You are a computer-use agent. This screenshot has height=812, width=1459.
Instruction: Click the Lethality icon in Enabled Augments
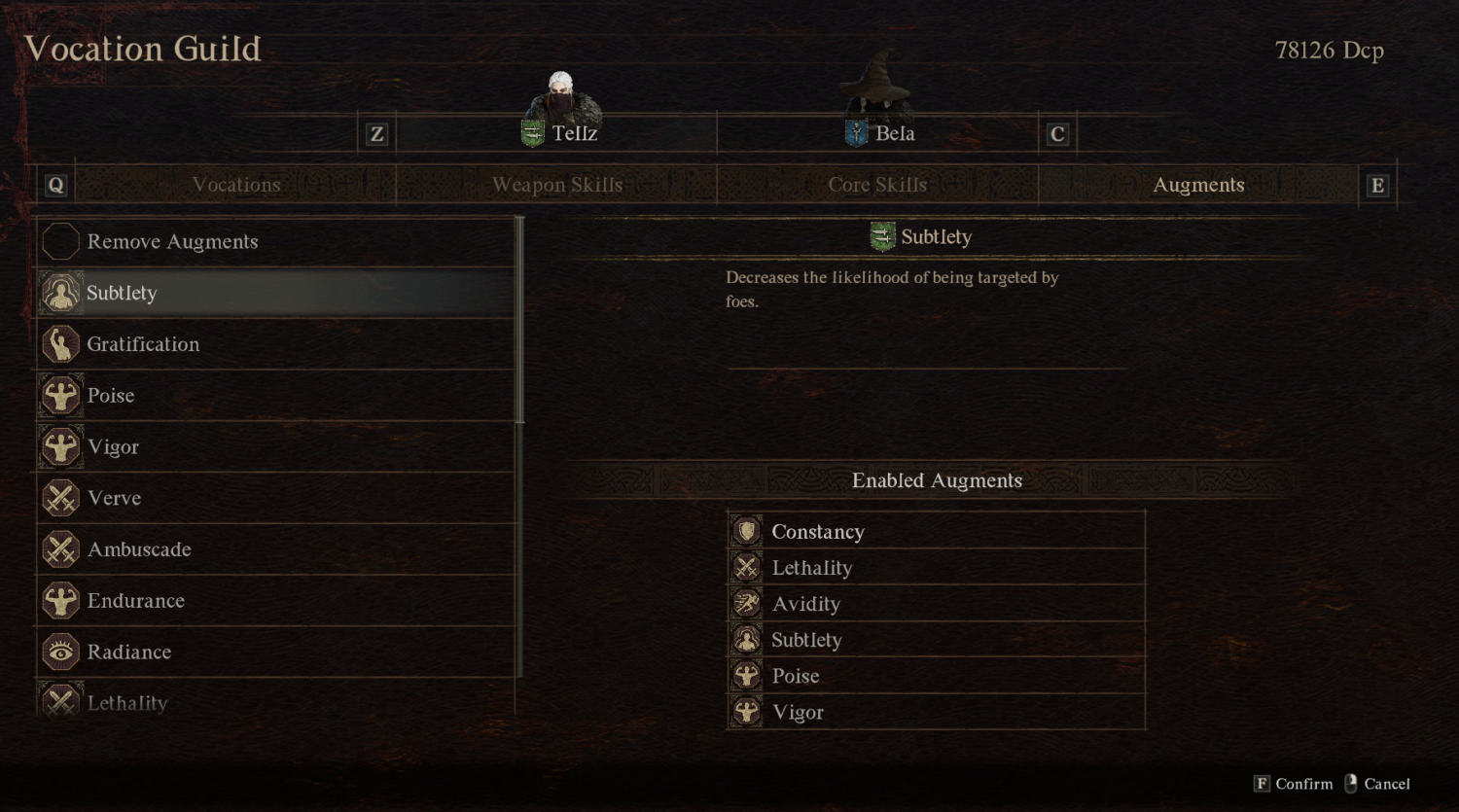pyautogui.click(x=745, y=567)
